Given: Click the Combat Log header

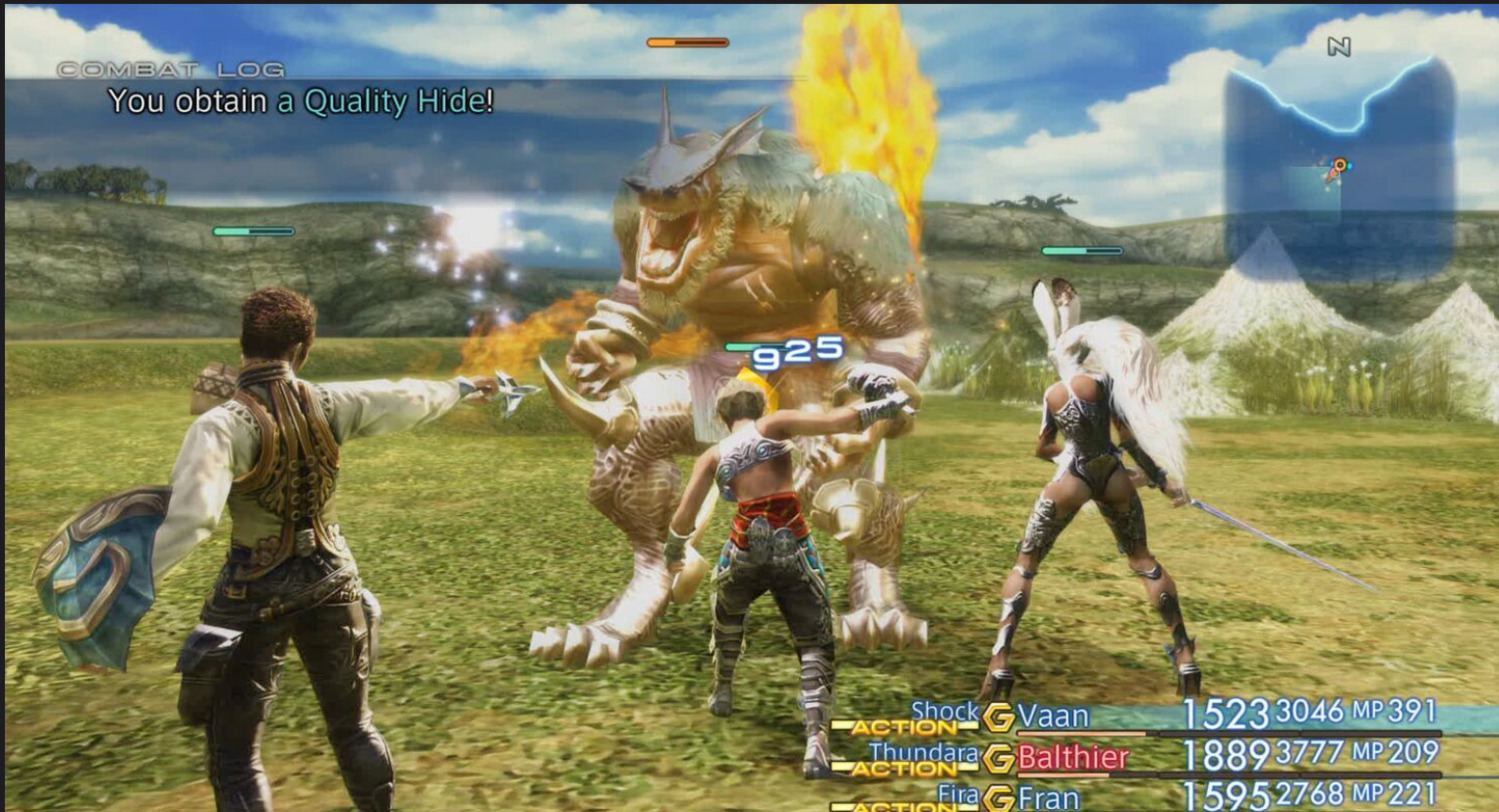Looking at the screenshot, I should point(170,70).
